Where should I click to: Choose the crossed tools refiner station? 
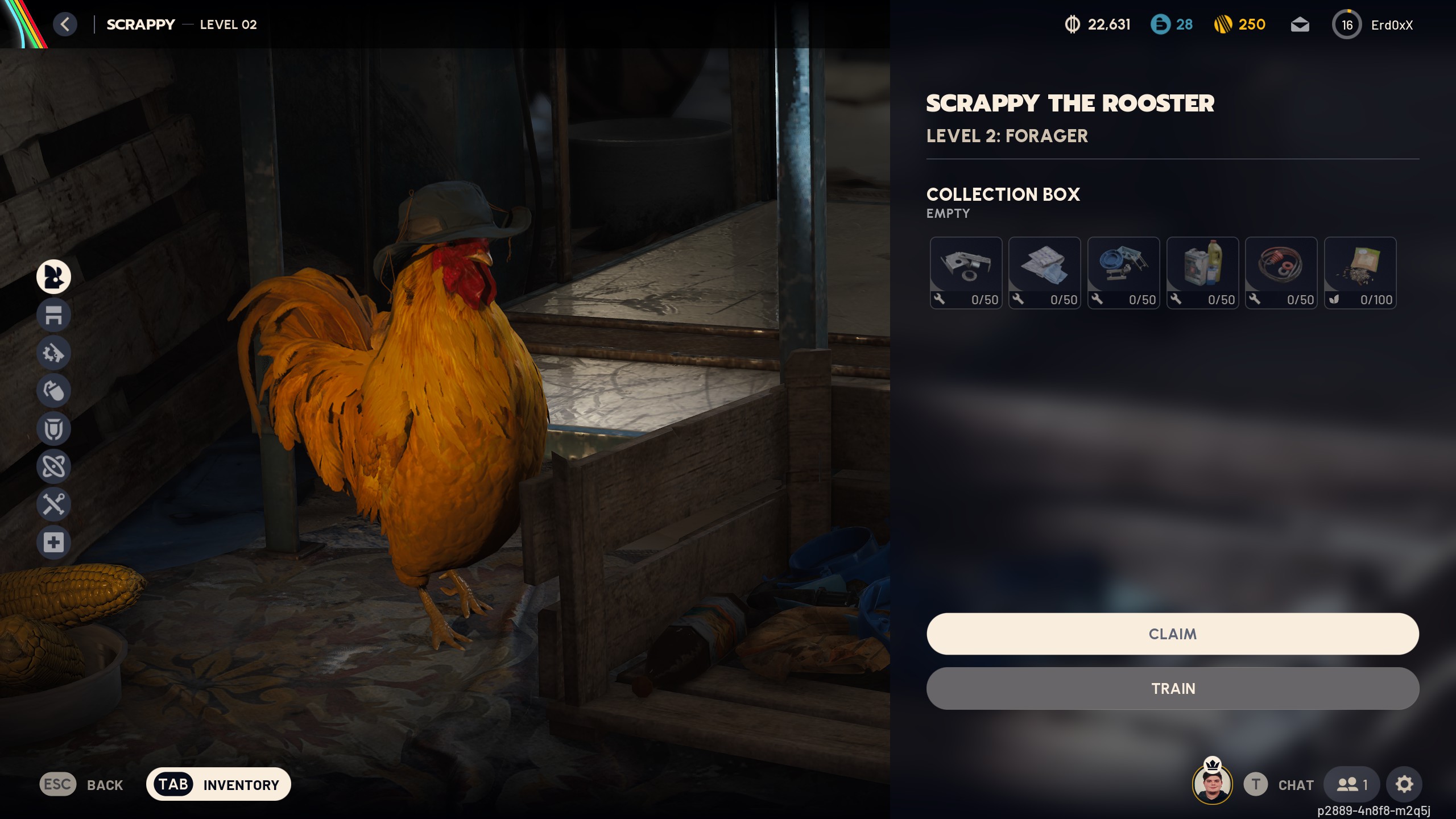pos(53,504)
